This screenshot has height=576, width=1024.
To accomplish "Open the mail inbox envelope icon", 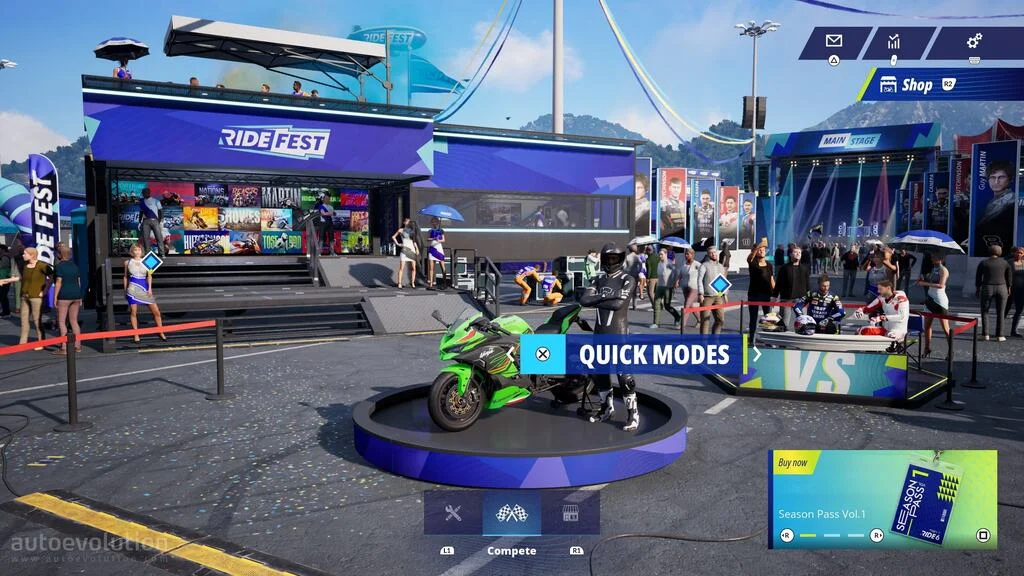I will (834, 42).
